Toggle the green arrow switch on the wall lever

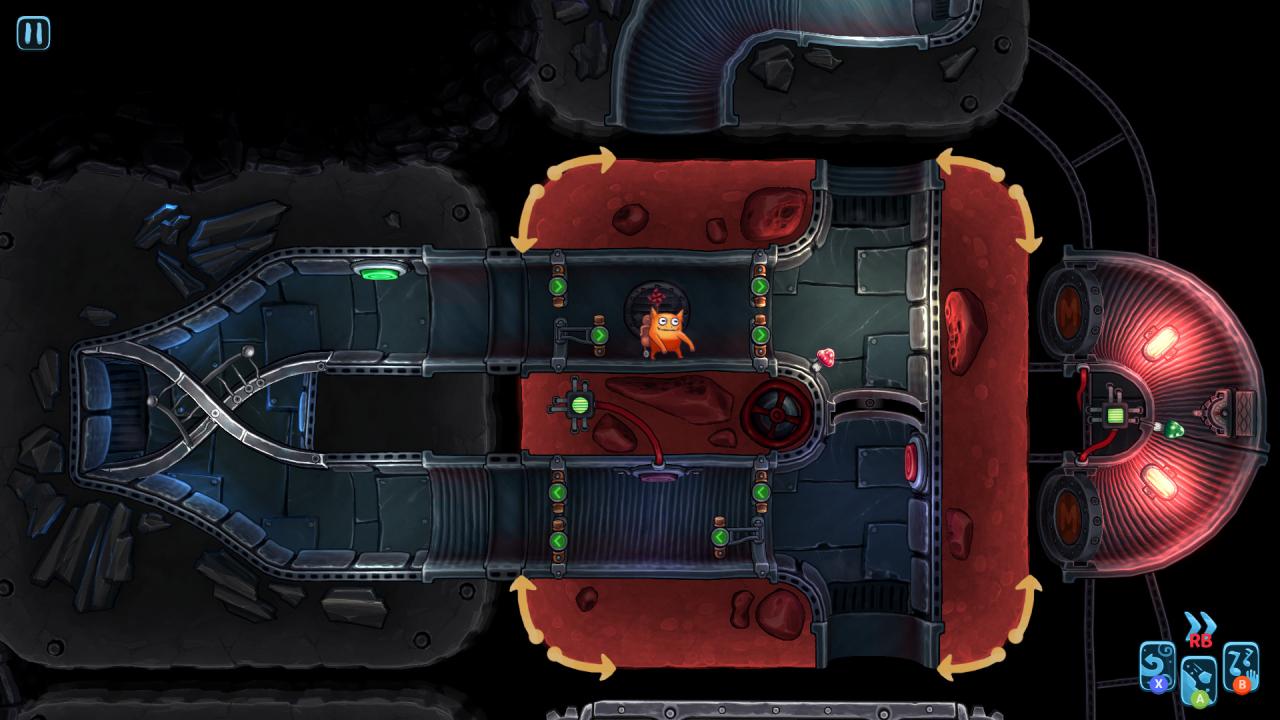click(600, 335)
